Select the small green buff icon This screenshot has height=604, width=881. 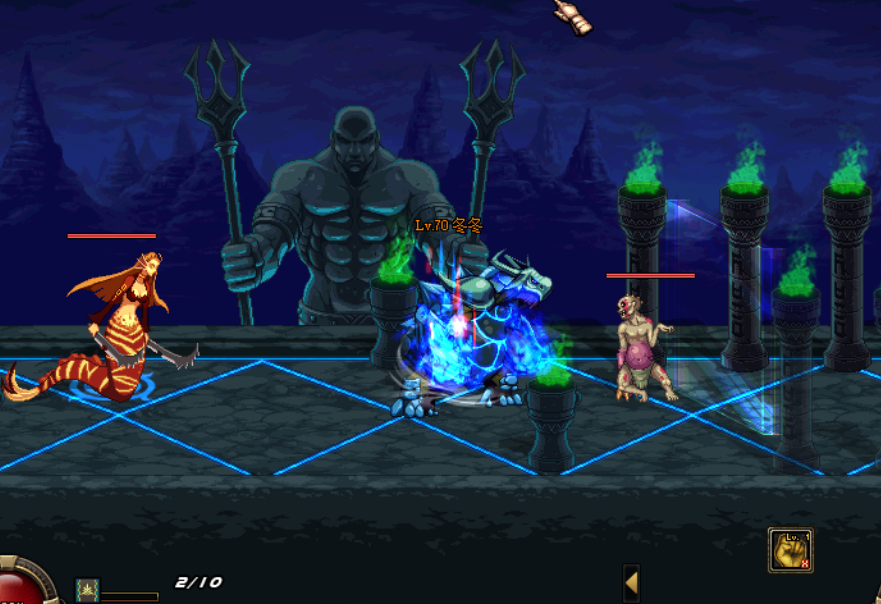88,590
